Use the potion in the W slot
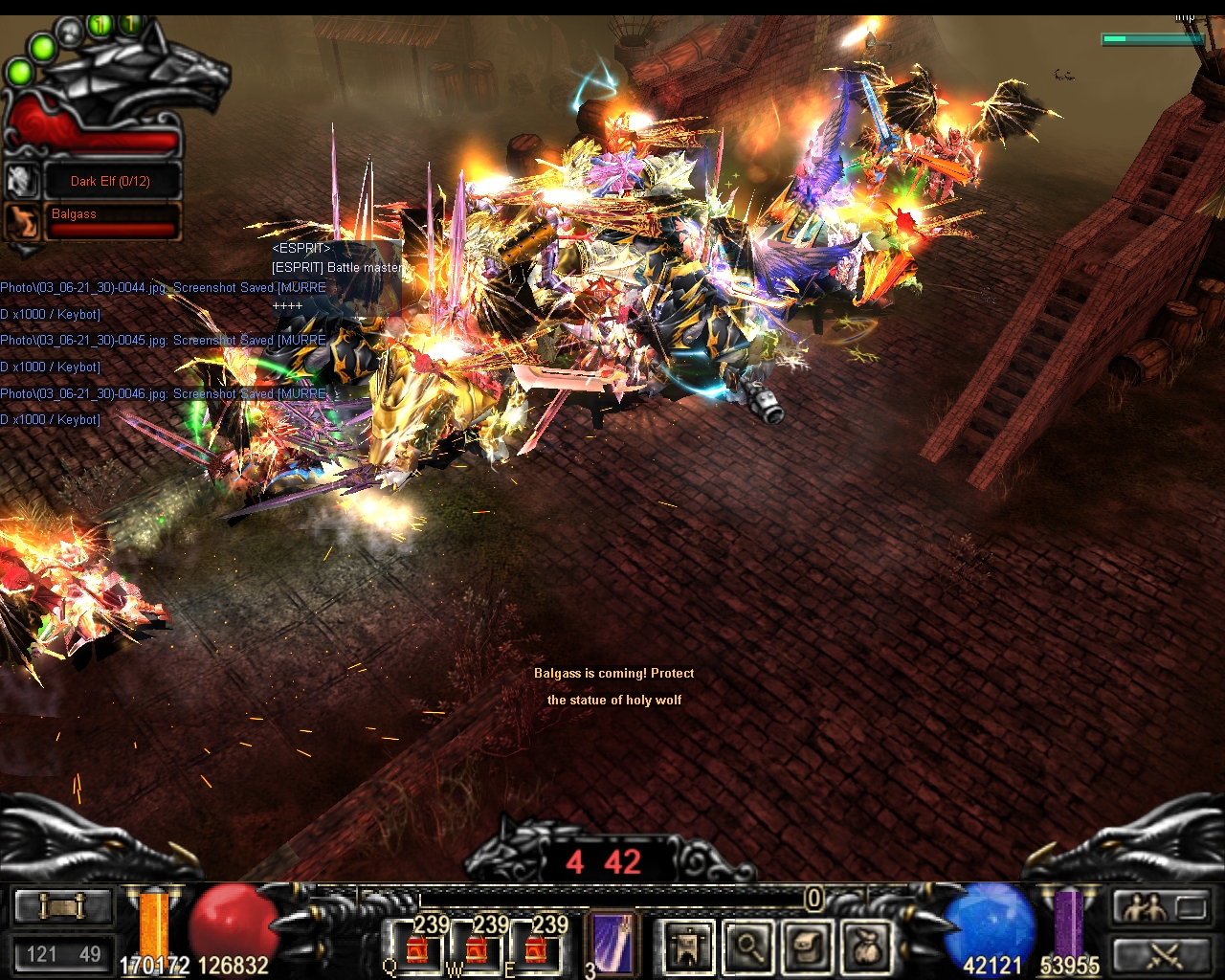 point(477,947)
